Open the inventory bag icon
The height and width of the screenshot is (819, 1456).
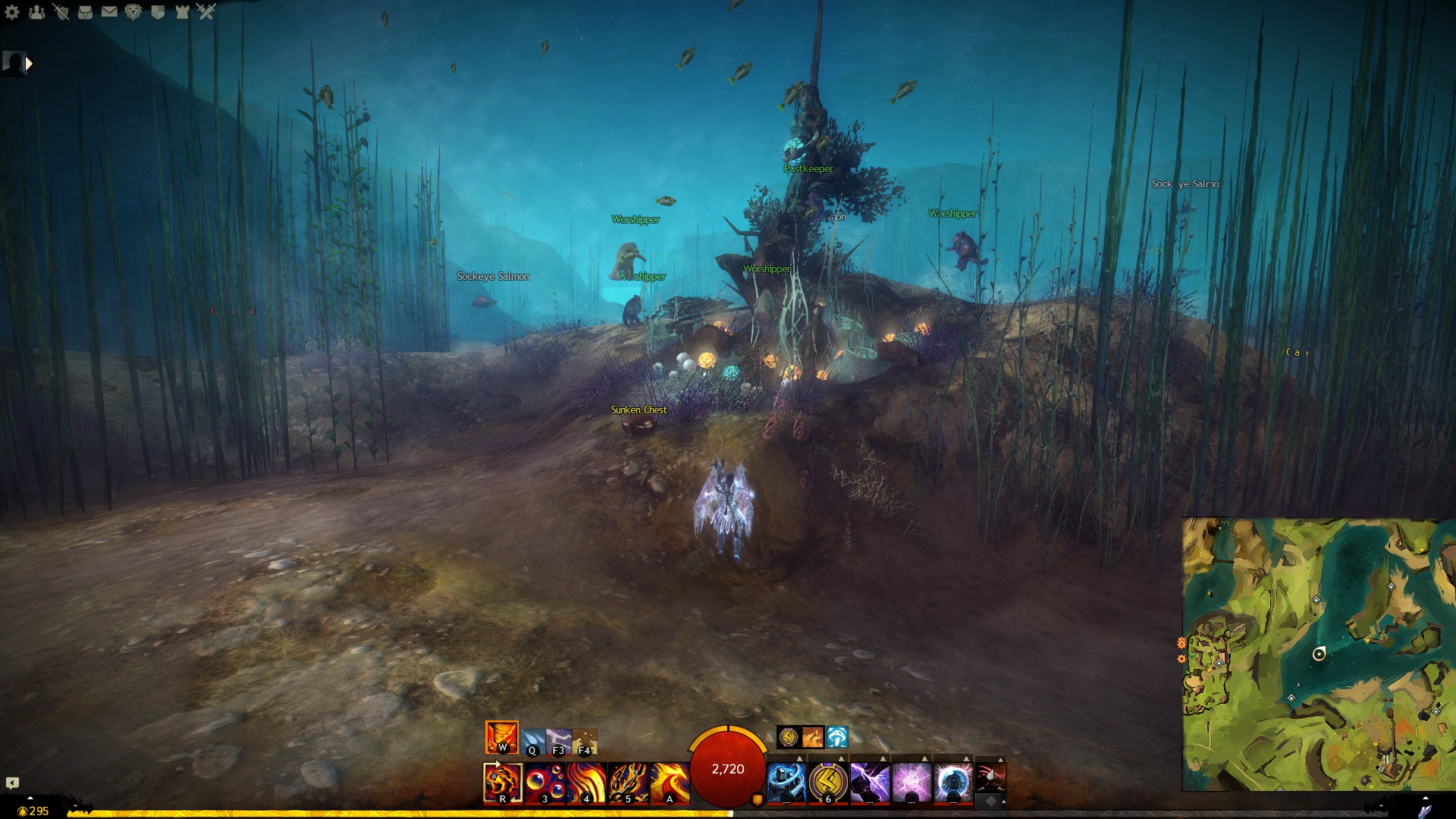[85, 12]
